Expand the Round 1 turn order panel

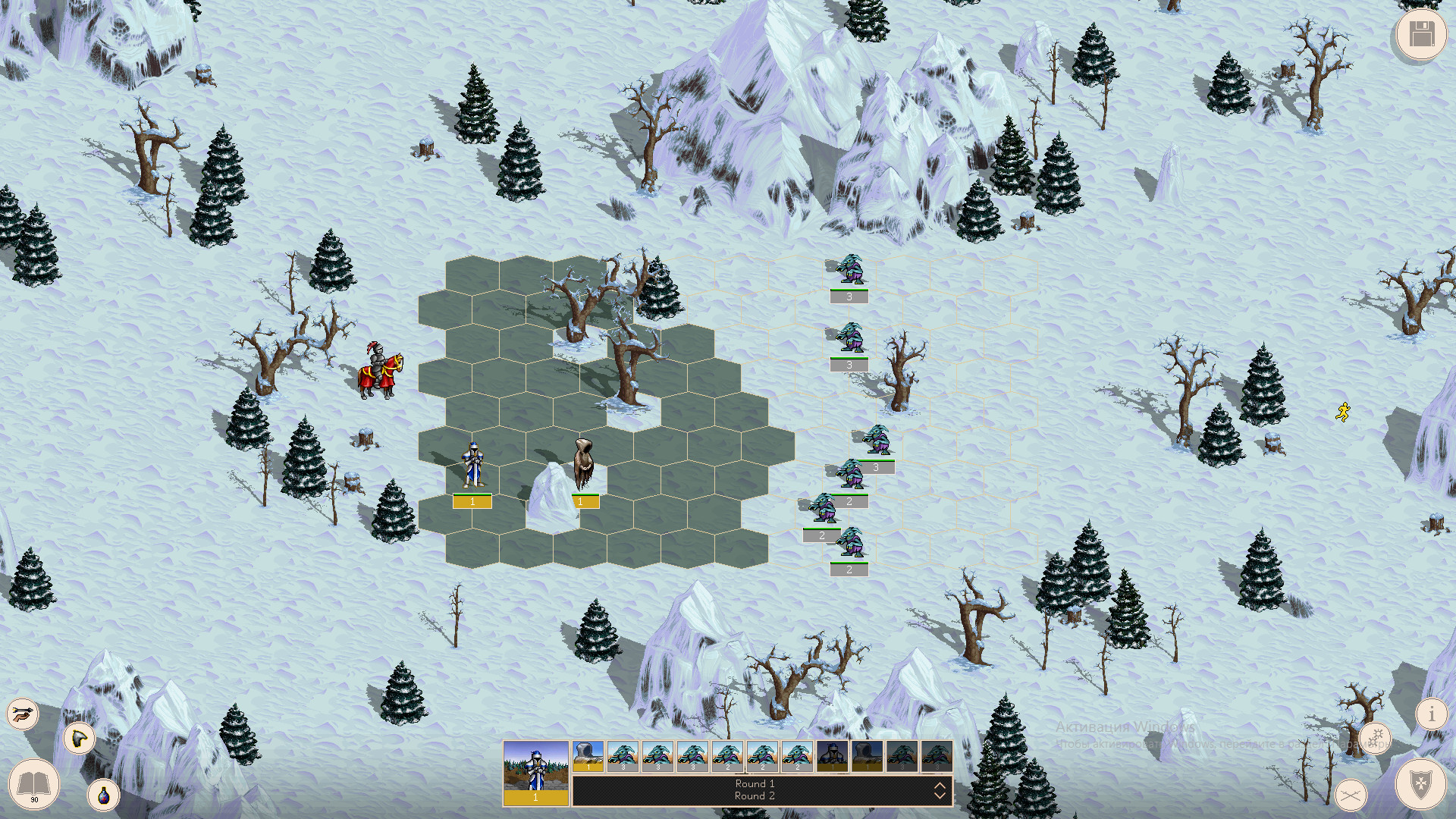tap(755, 783)
